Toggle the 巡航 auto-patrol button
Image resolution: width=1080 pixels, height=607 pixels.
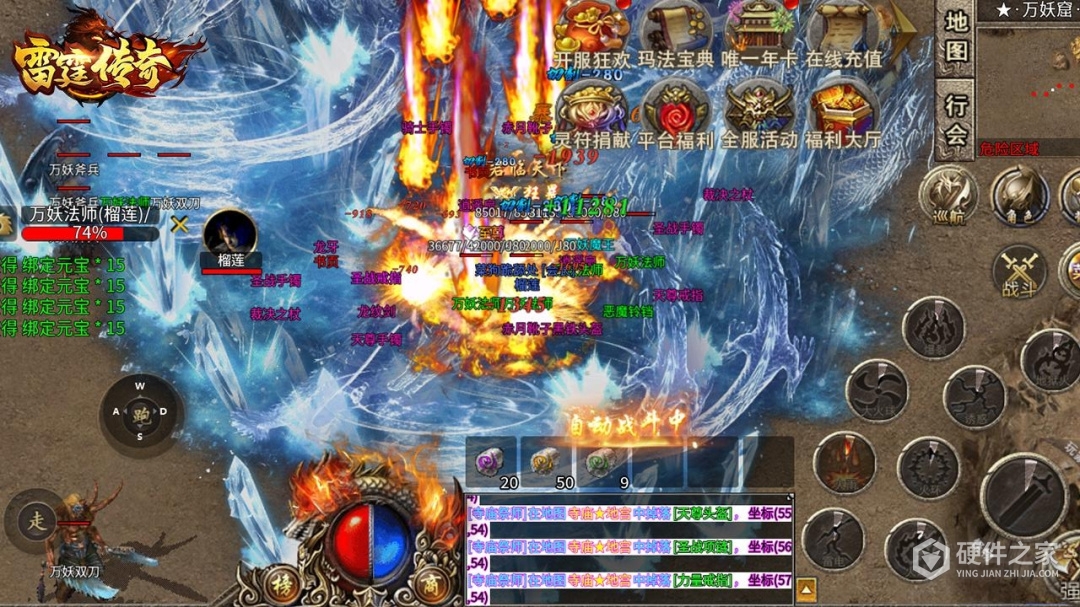tap(947, 195)
